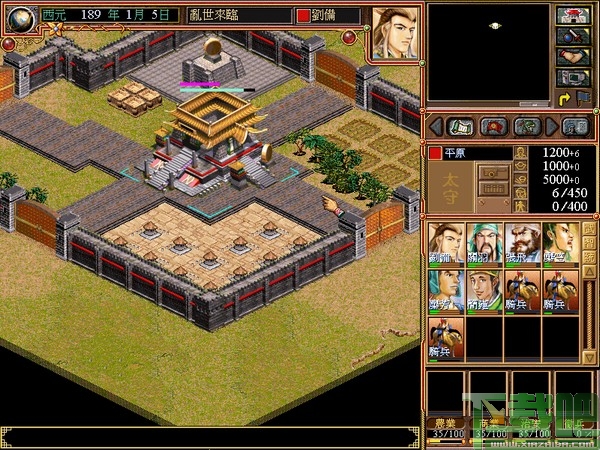The height and width of the screenshot is (450, 600).
Task: Open the handshake diplomacy command
Action: point(572,56)
